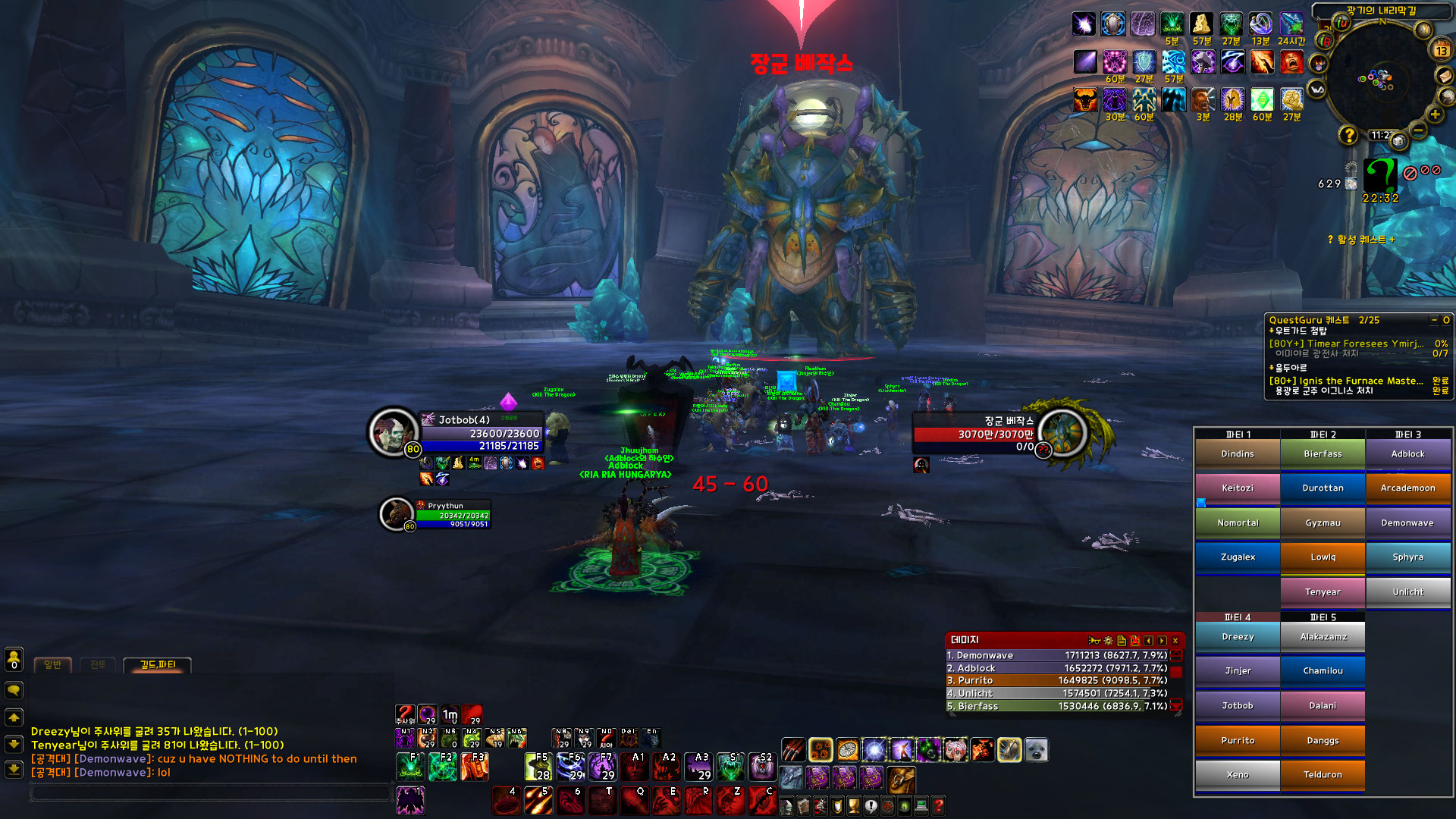Activate the F1 action bar ability

coord(410,767)
